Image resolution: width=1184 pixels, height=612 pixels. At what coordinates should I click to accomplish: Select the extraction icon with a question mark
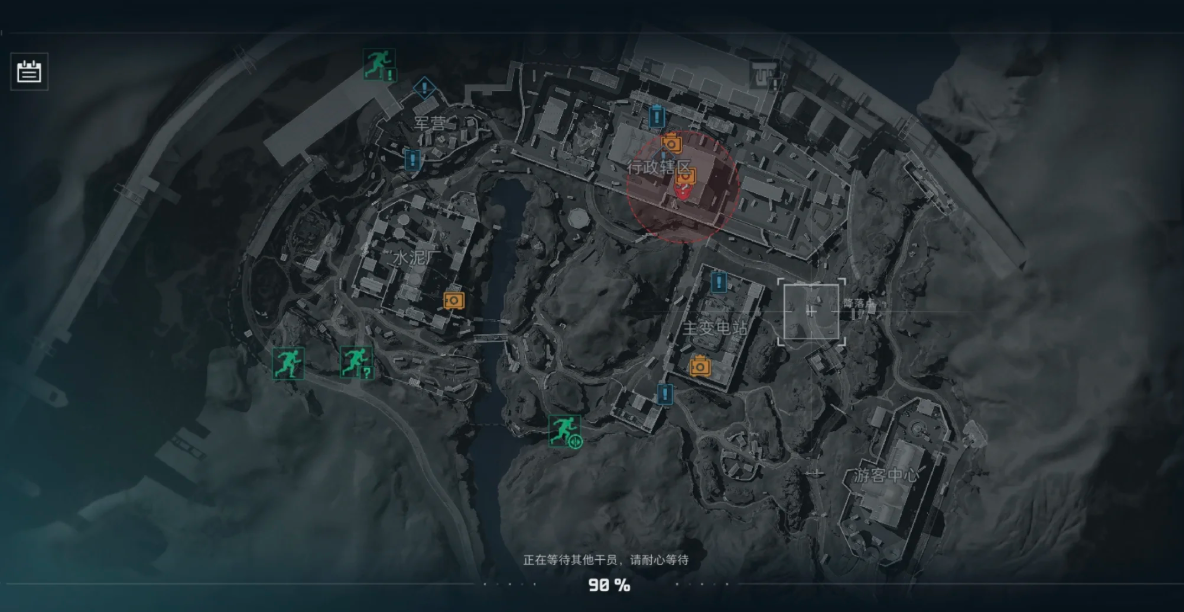point(356,362)
